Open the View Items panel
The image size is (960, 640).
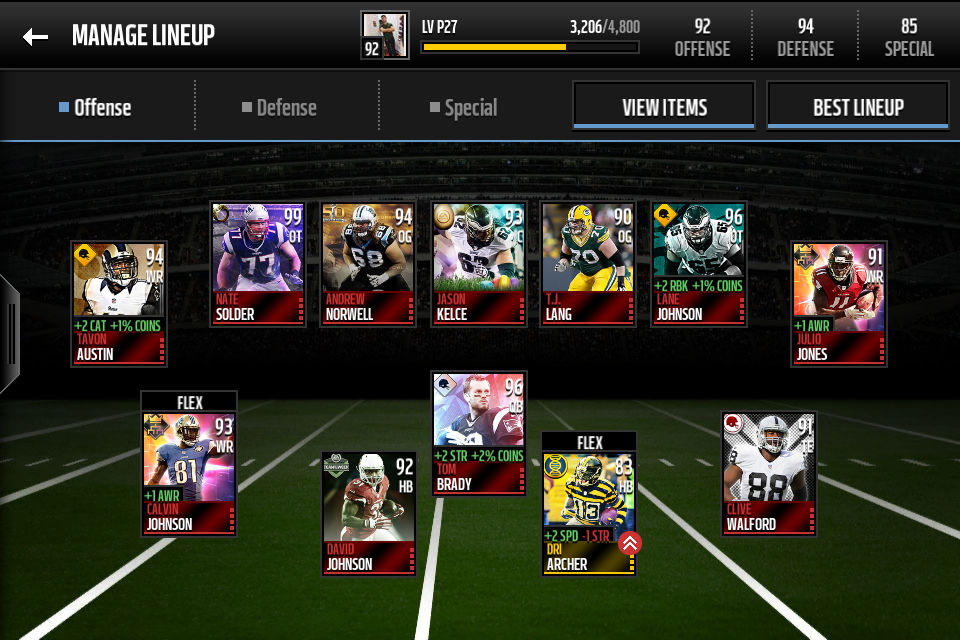click(664, 107)
